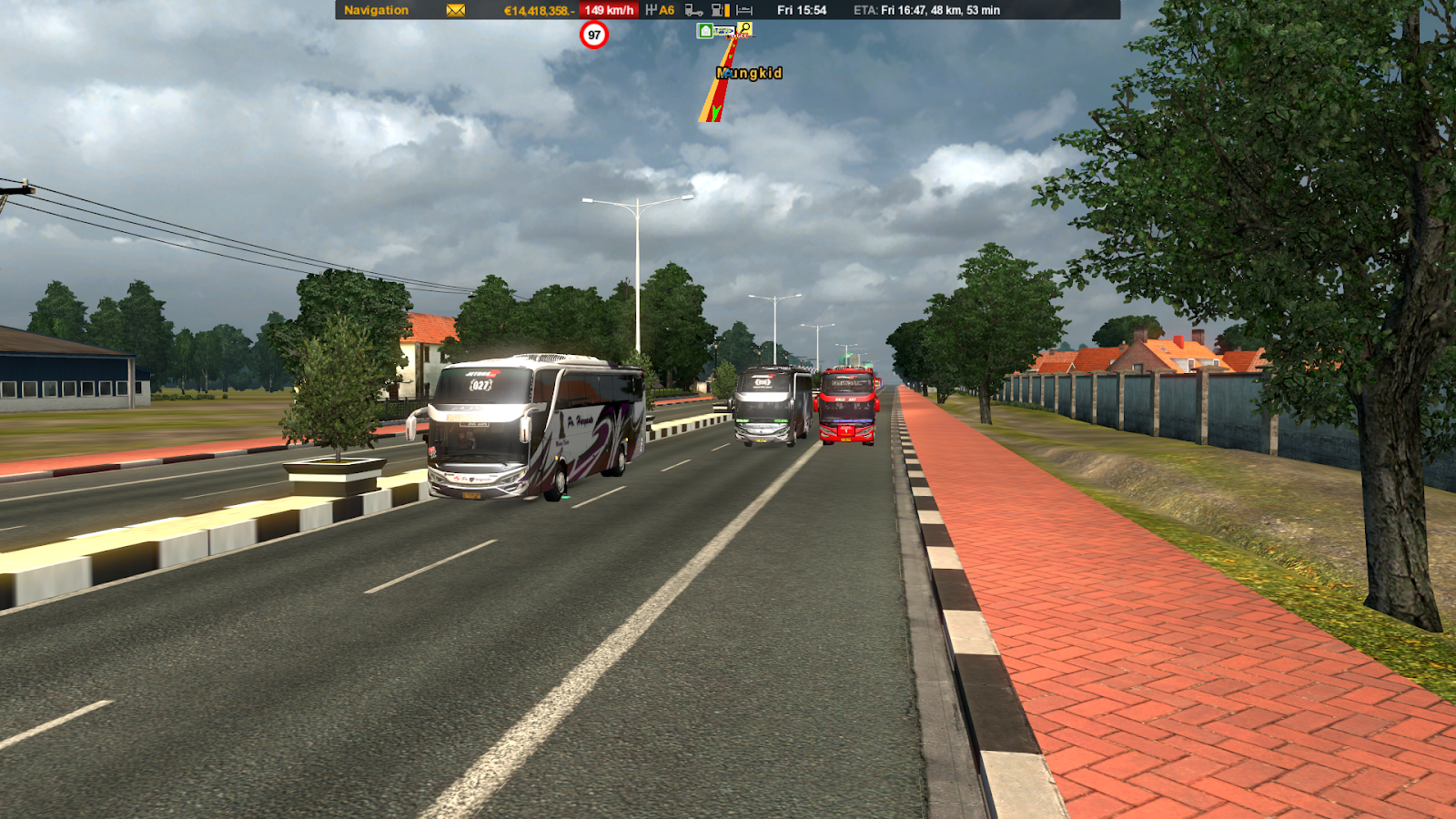Screen dimensions: 1456x819
Task: Select the green garage marker on the map
Action: (x=705, y=31)
